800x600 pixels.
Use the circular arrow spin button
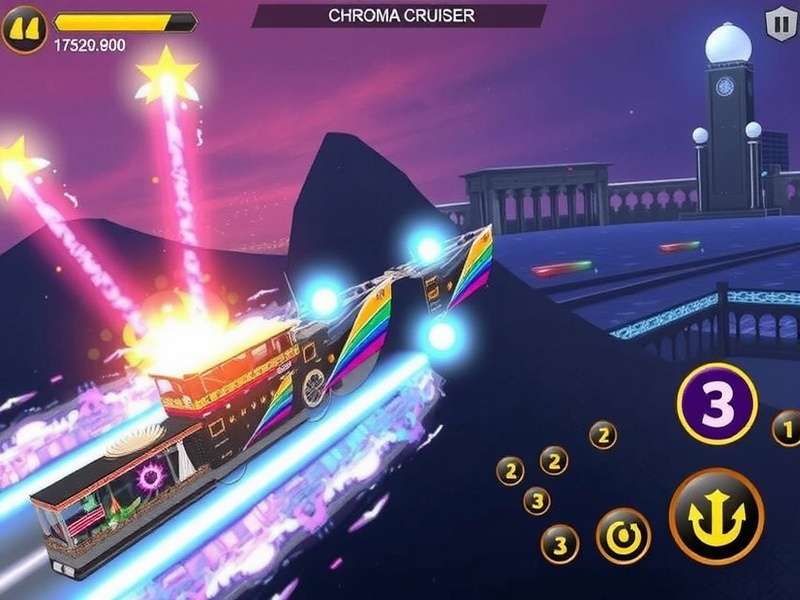pyautogui.click(x=623, y=536)
